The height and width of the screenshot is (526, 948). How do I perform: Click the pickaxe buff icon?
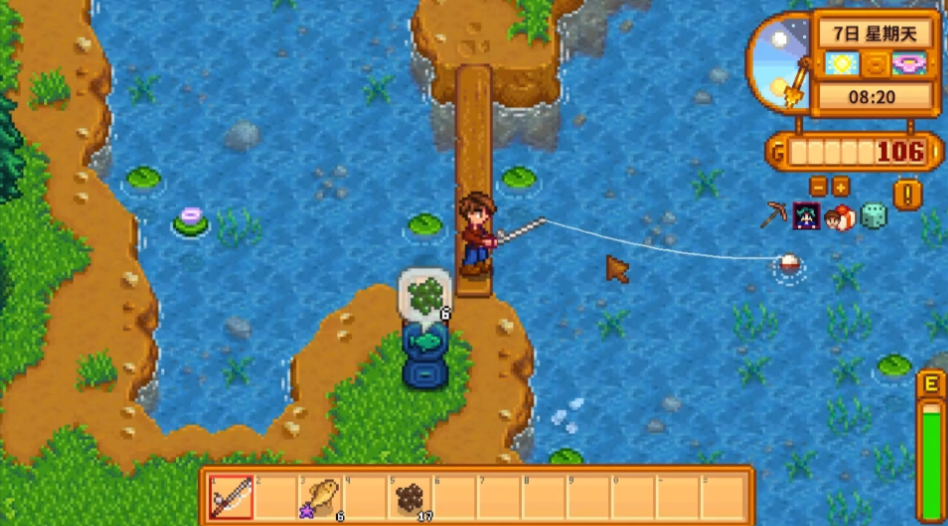pos(773,216)
